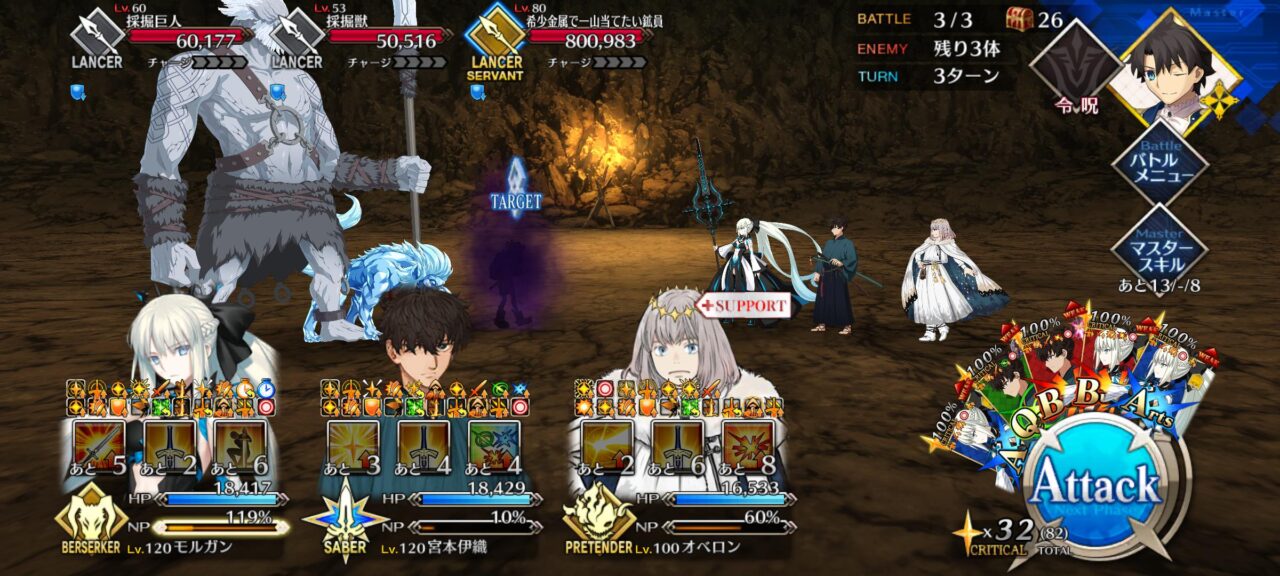Select Morgan's skill showing あと2 cooldown

tap(170, 446)
